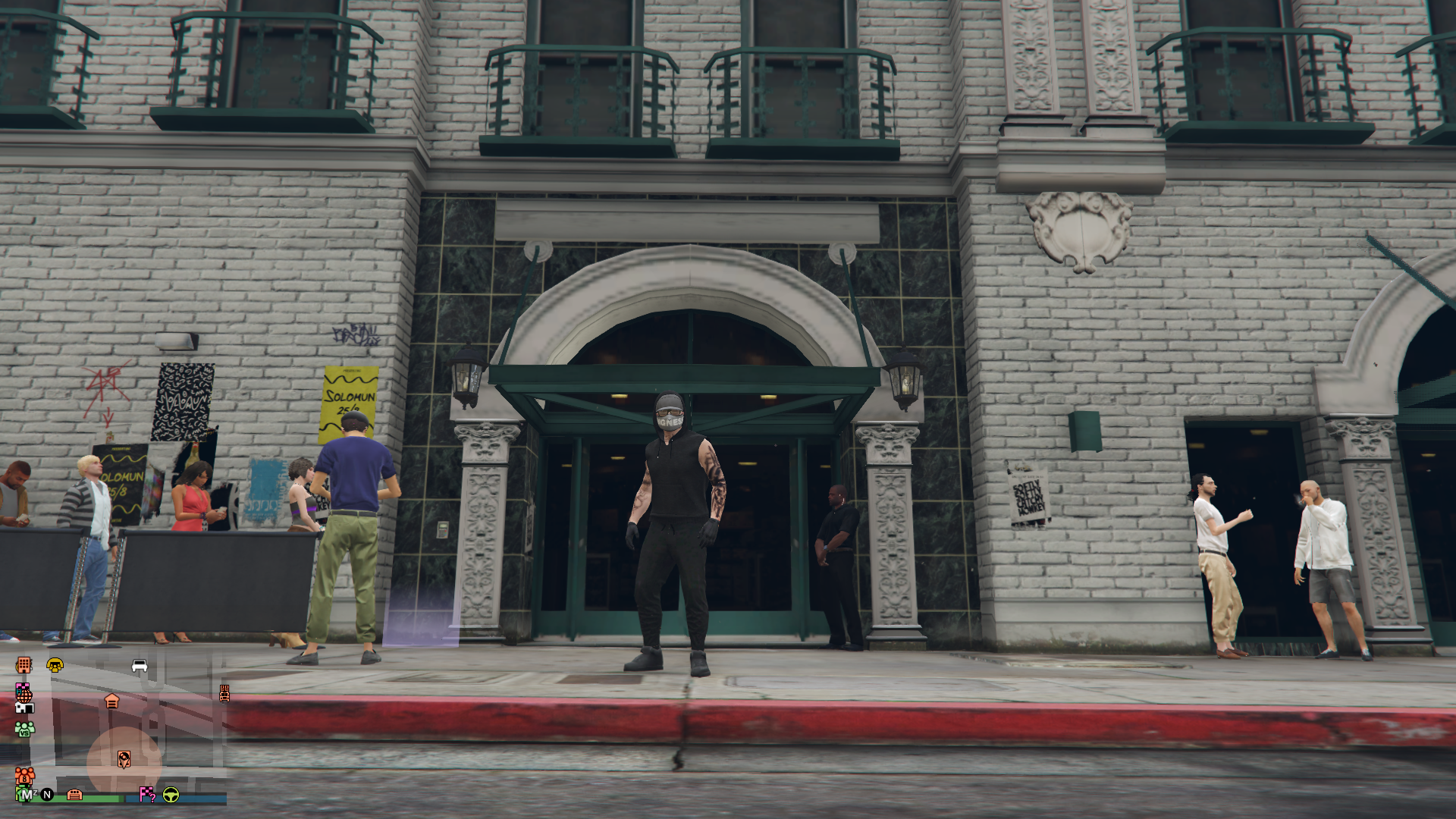Click the Mz letter blip on the minimap
The image size is (1456, 819).
27,793
